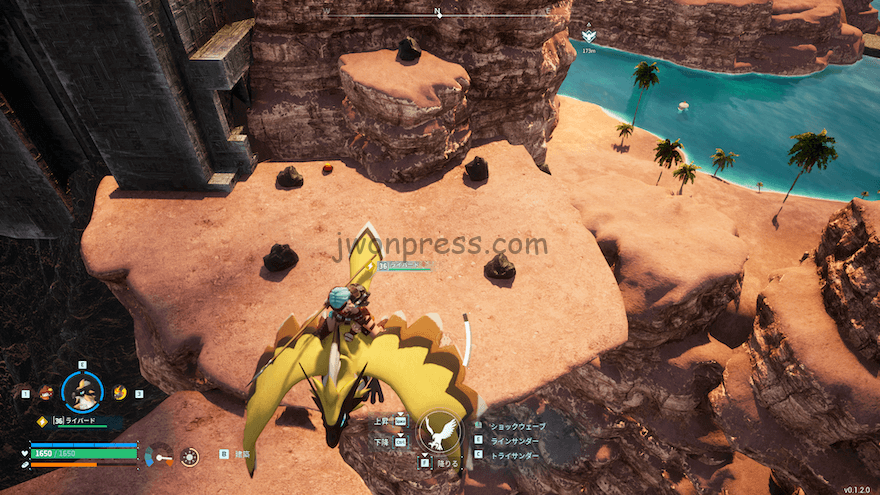Click the white bird mount icon

pos(438,431)
